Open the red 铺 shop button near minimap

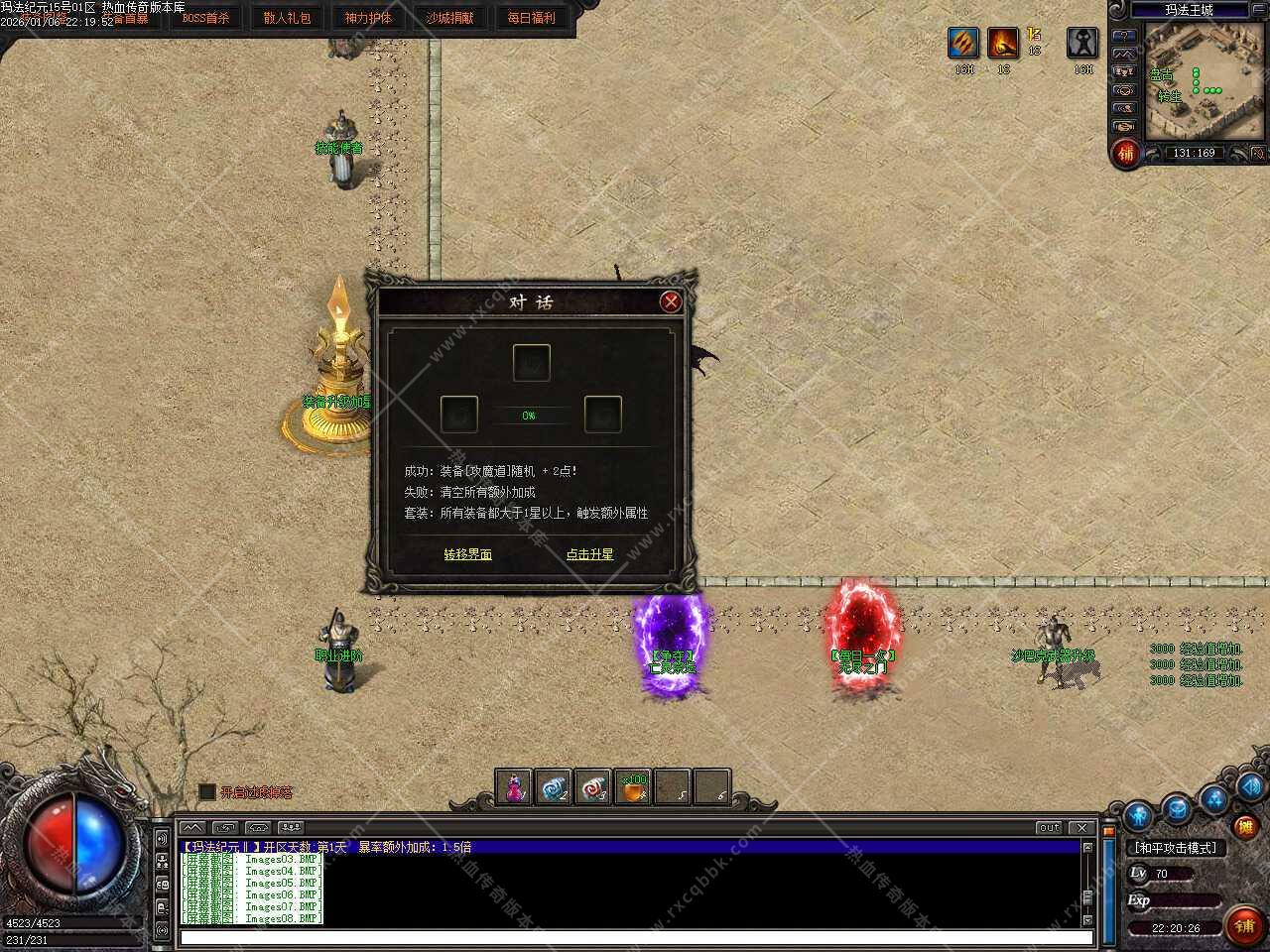1125,154
